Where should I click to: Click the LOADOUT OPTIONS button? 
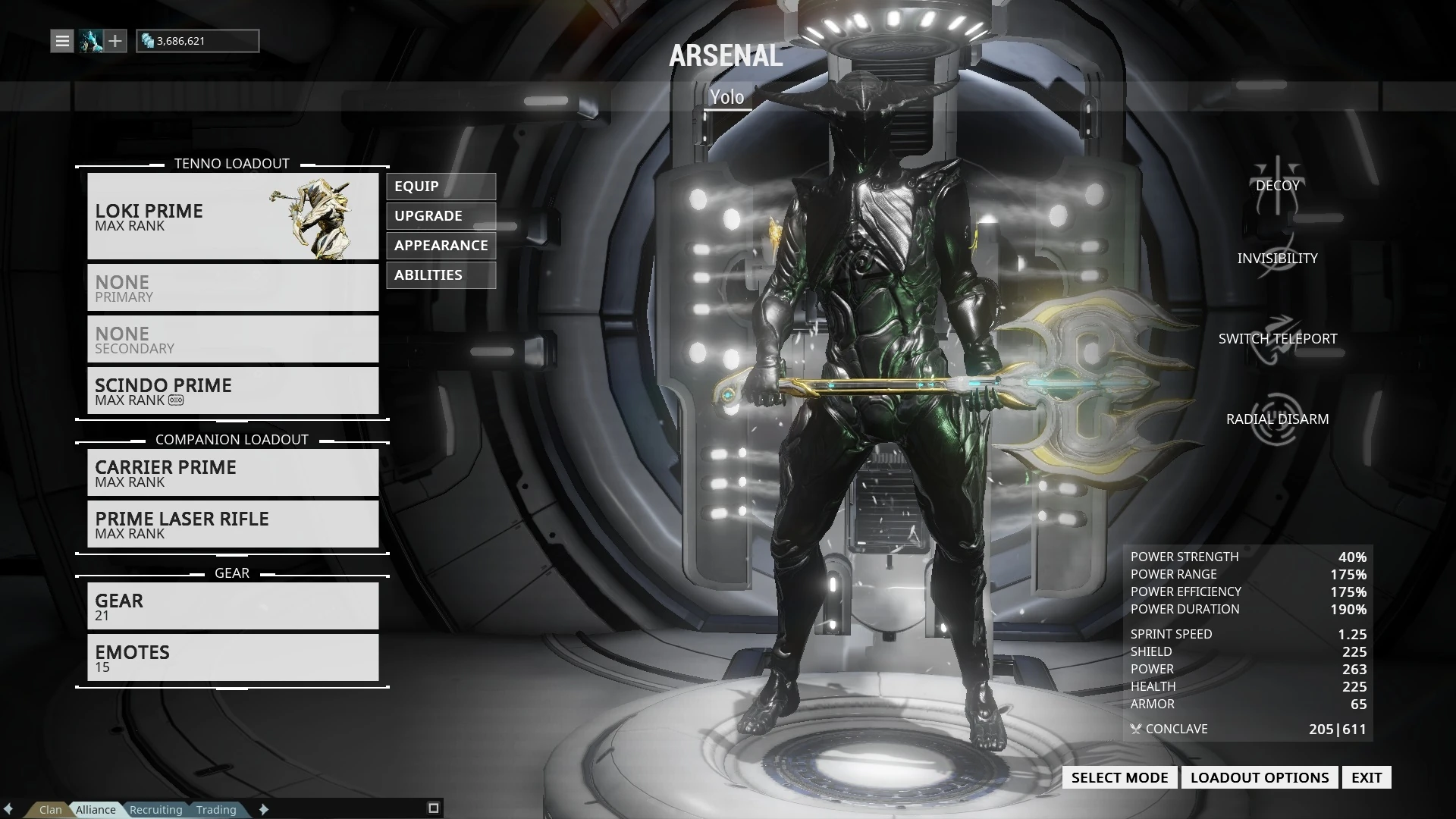tap(1259, 777)
